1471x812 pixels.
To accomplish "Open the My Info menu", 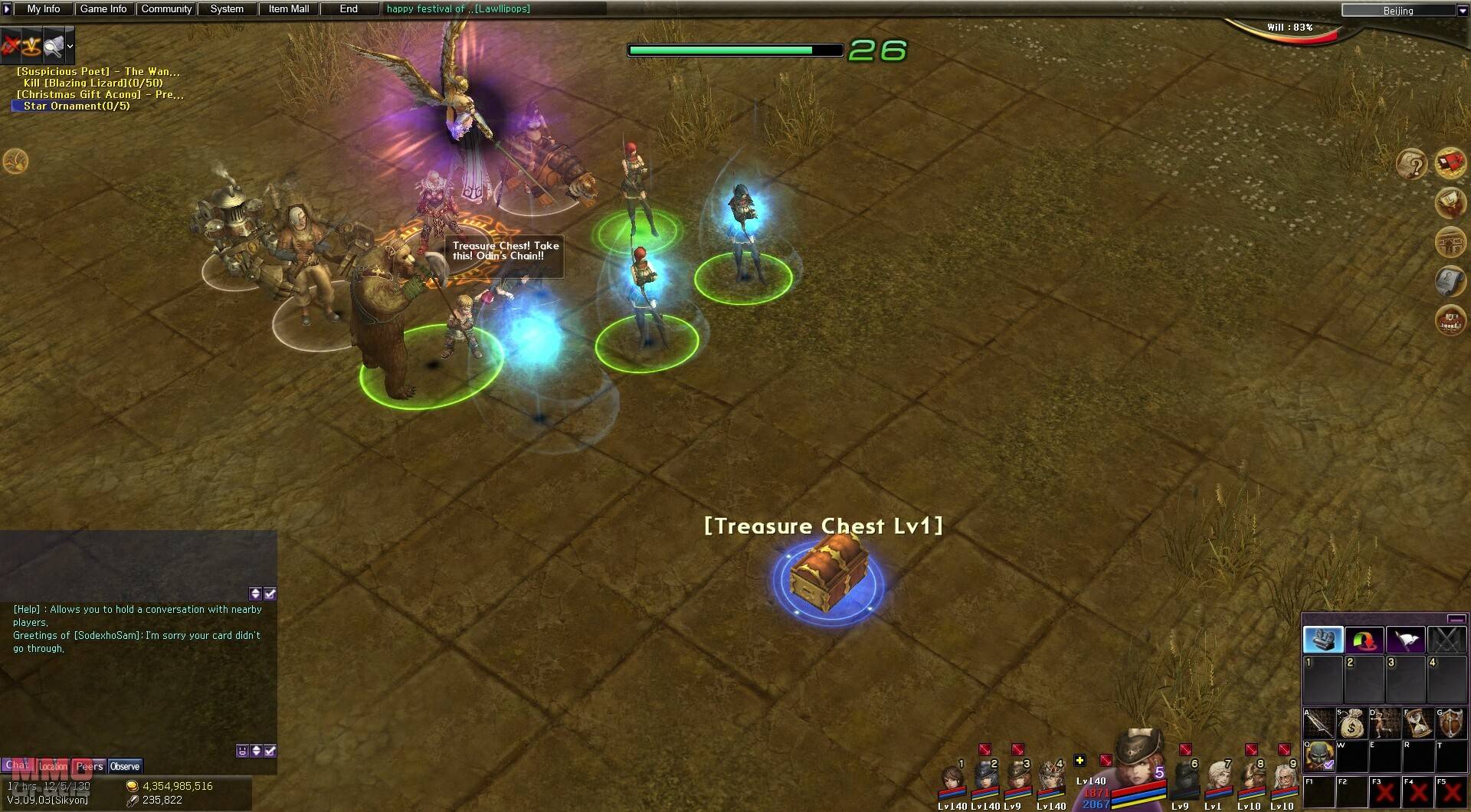I will coord(44,9).
